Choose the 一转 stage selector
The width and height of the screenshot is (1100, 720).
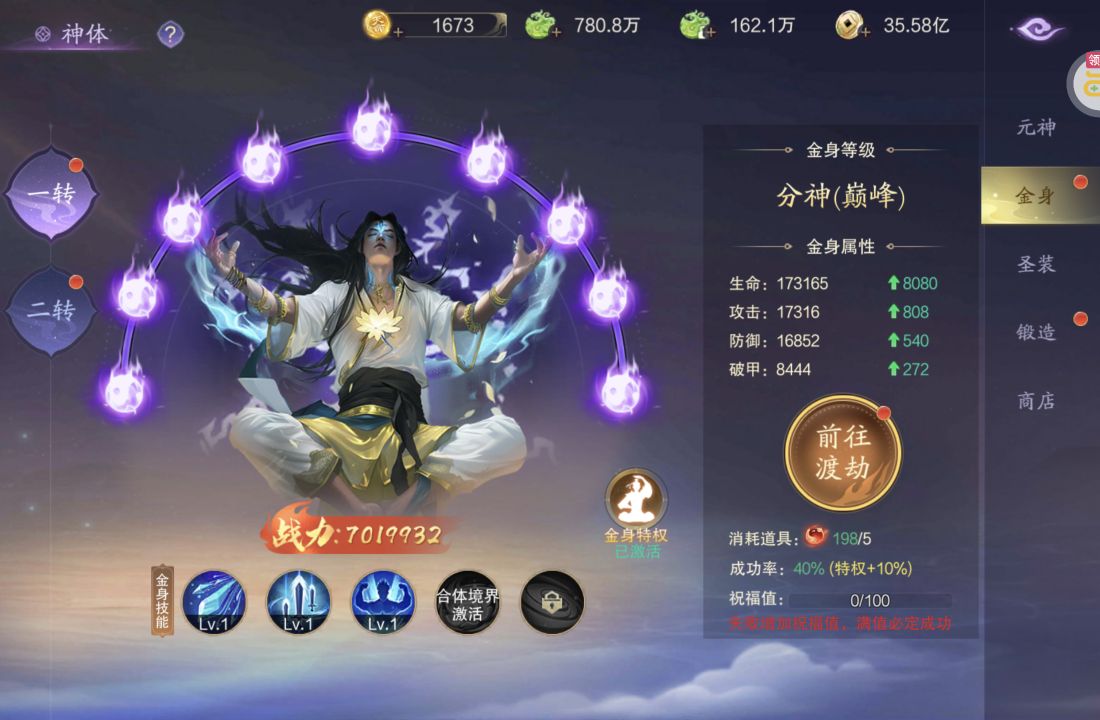coord(52,194)
